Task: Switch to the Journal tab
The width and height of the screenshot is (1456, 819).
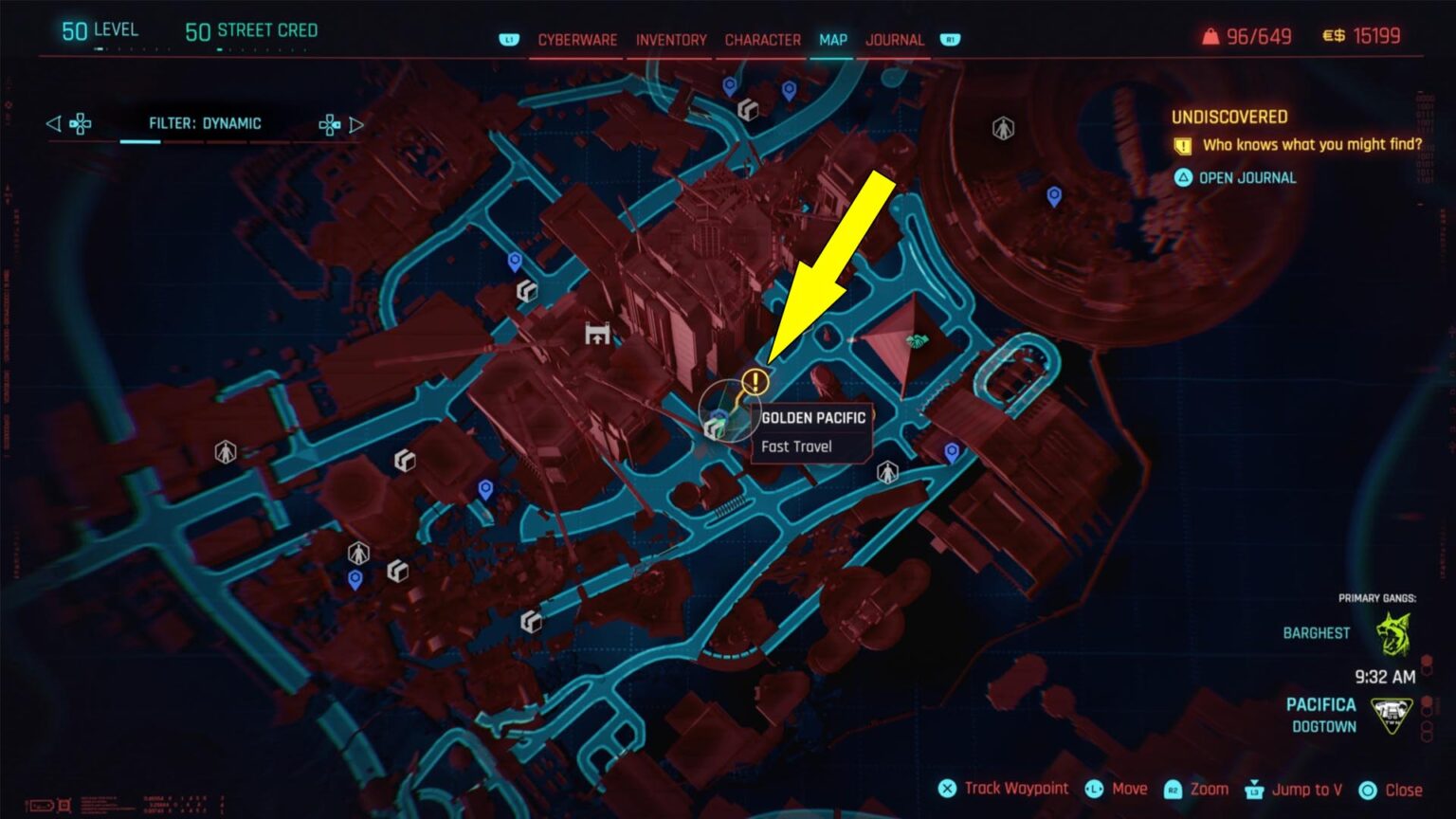Action: [x=894, y=40]
